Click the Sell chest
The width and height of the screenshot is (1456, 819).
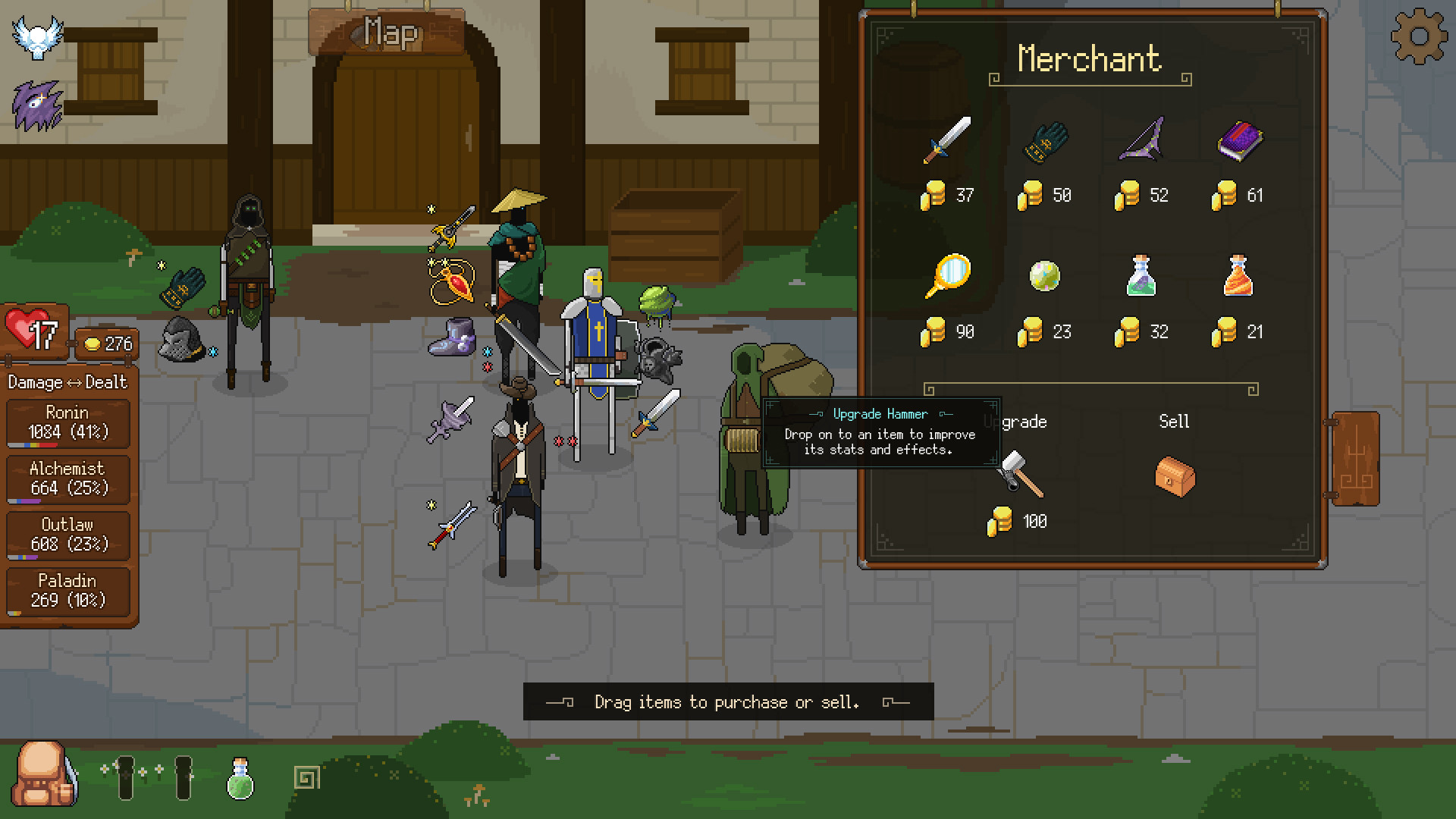[x=1175, y=476]
